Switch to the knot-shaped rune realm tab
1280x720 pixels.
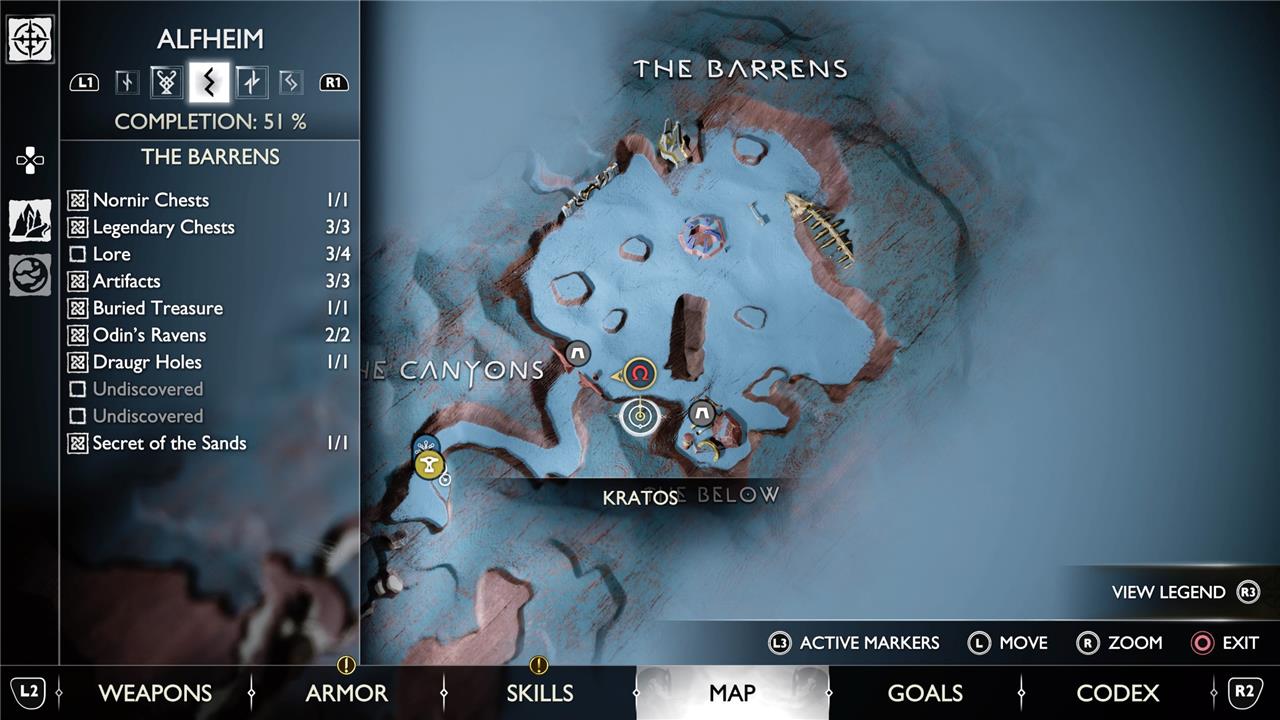coord(167,82)
